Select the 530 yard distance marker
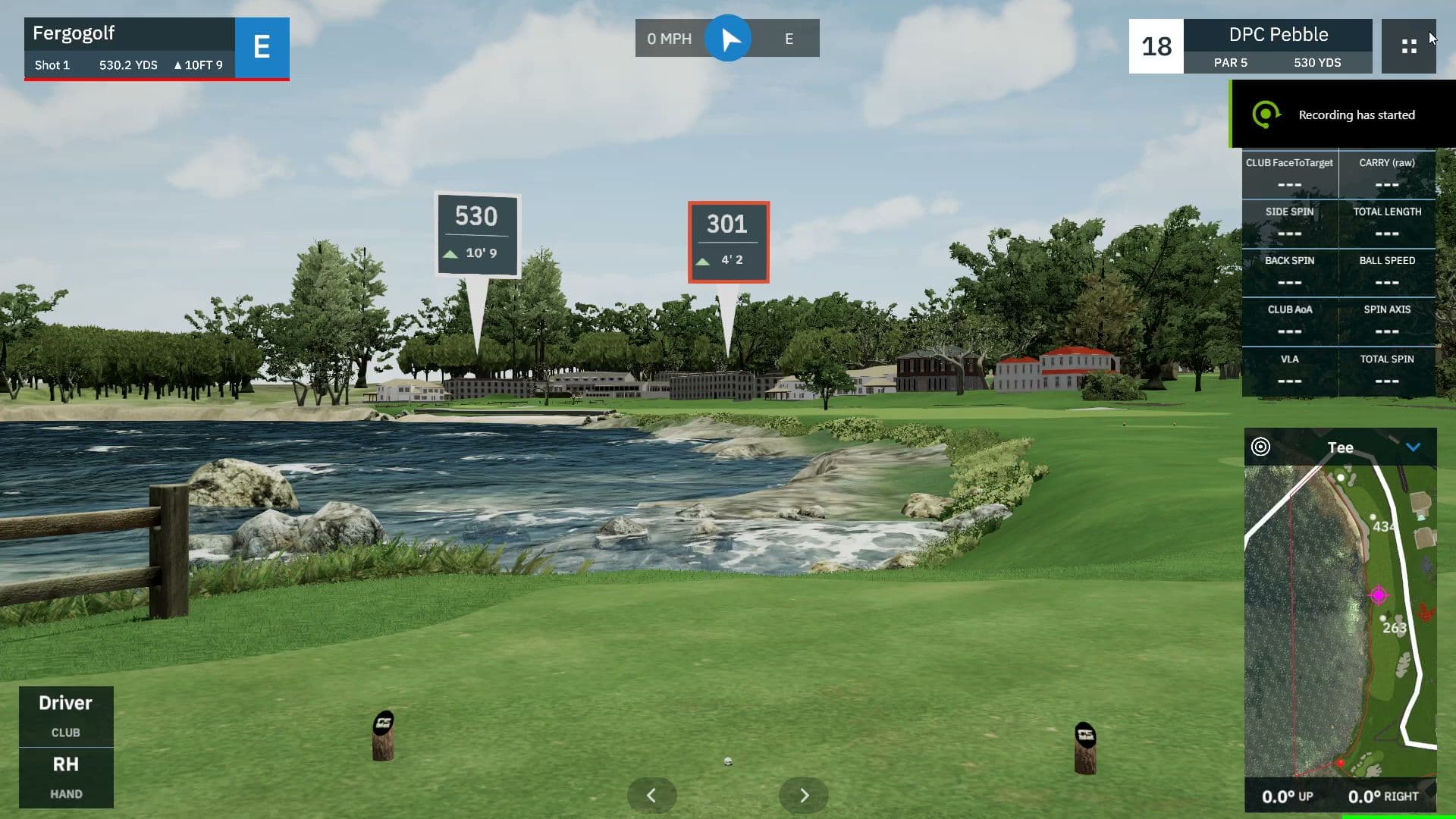 pos(478,236)
